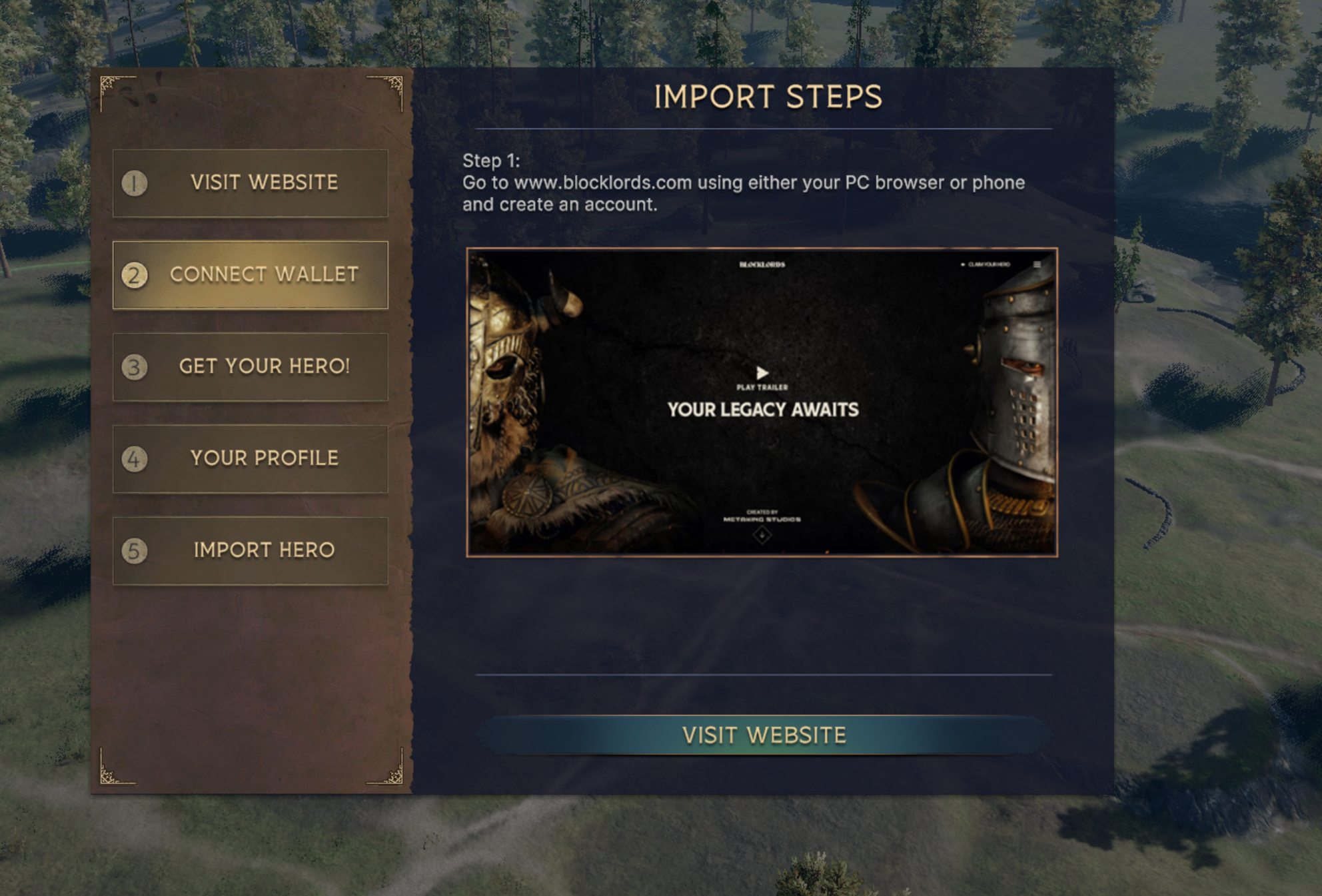1322x896 pixels.
Task: Click the small dot icon before Claim Your Hero
Action: click(x=964, y=264)
